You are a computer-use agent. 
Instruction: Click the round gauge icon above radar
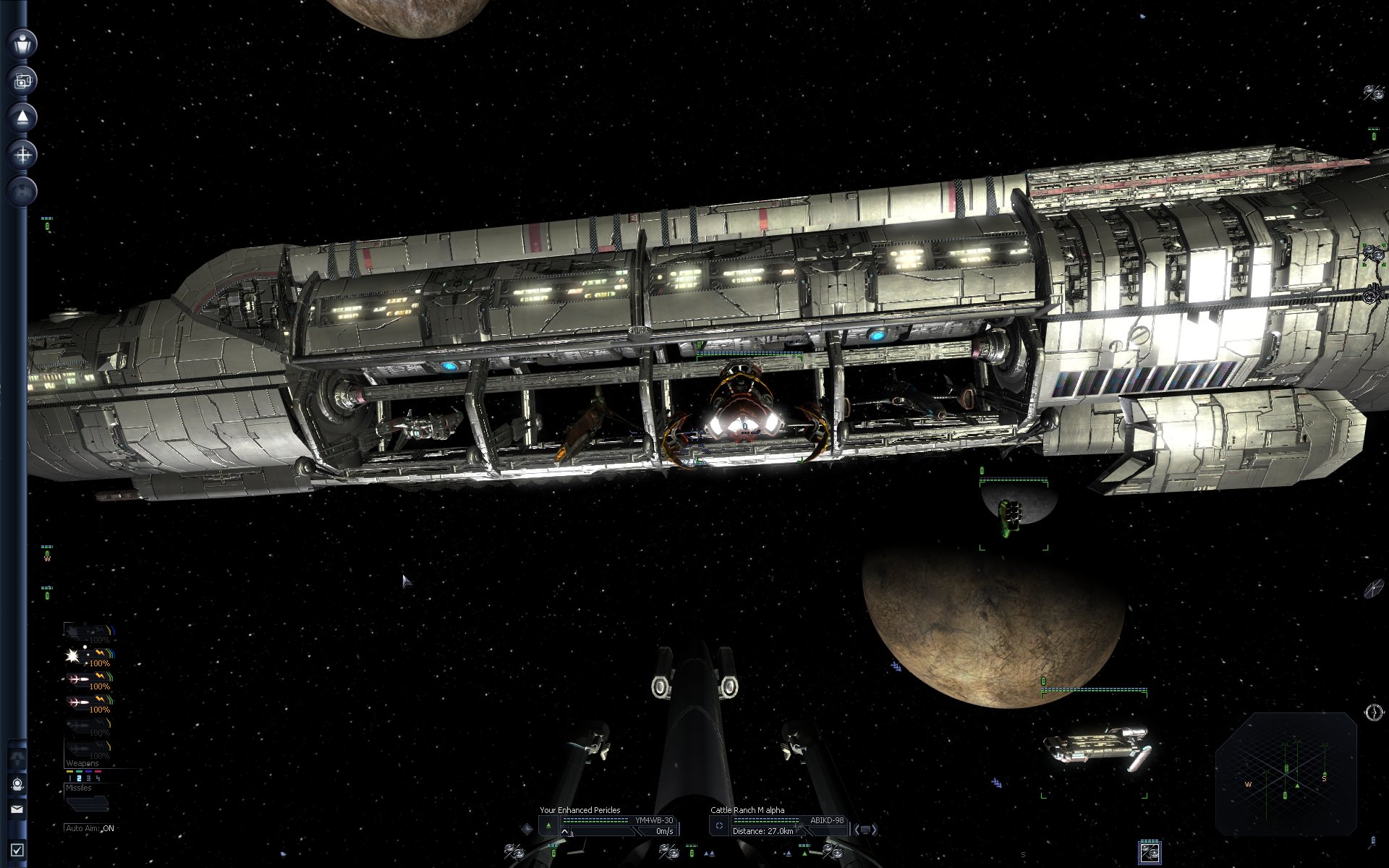[1373, 712]
